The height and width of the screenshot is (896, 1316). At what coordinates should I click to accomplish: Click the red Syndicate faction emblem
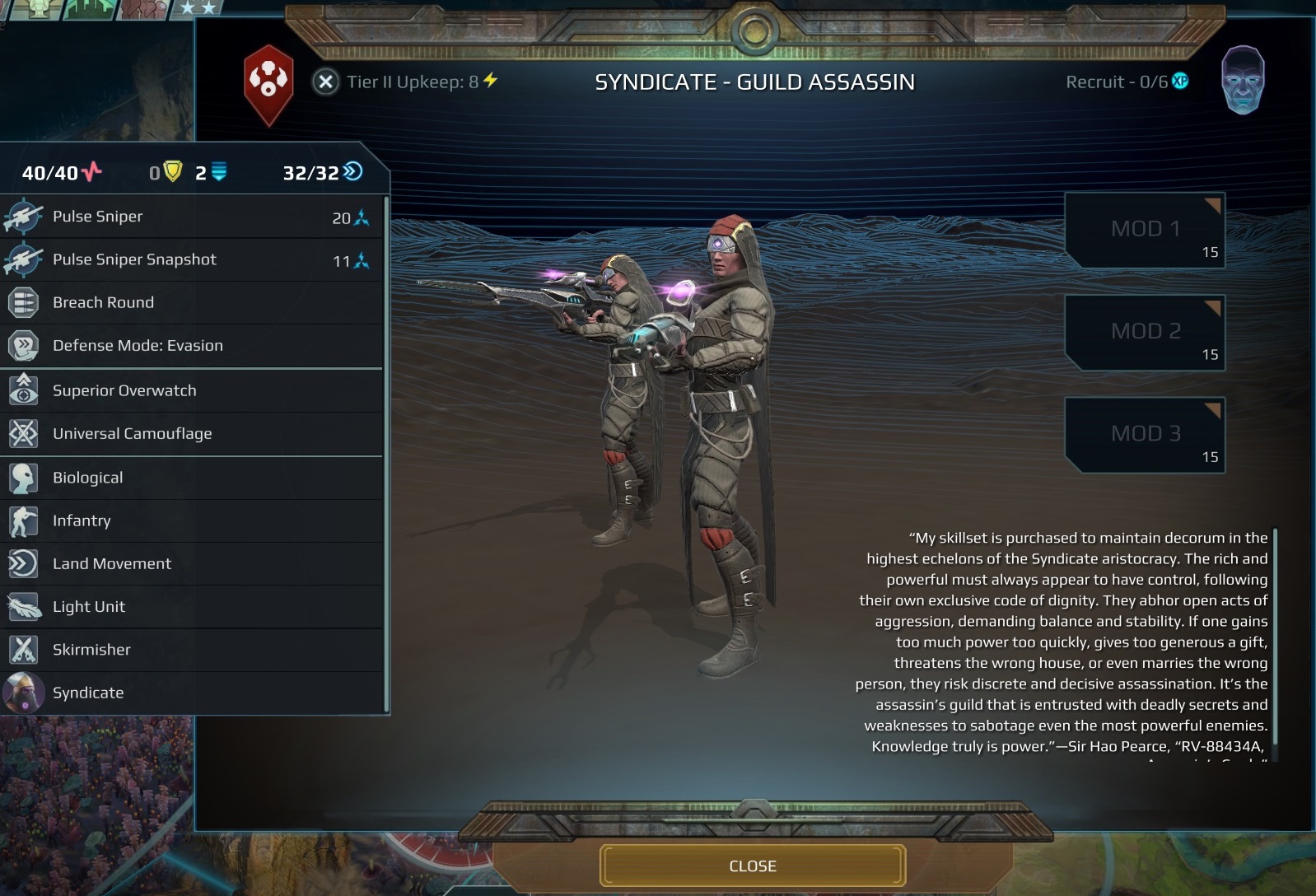268,84
